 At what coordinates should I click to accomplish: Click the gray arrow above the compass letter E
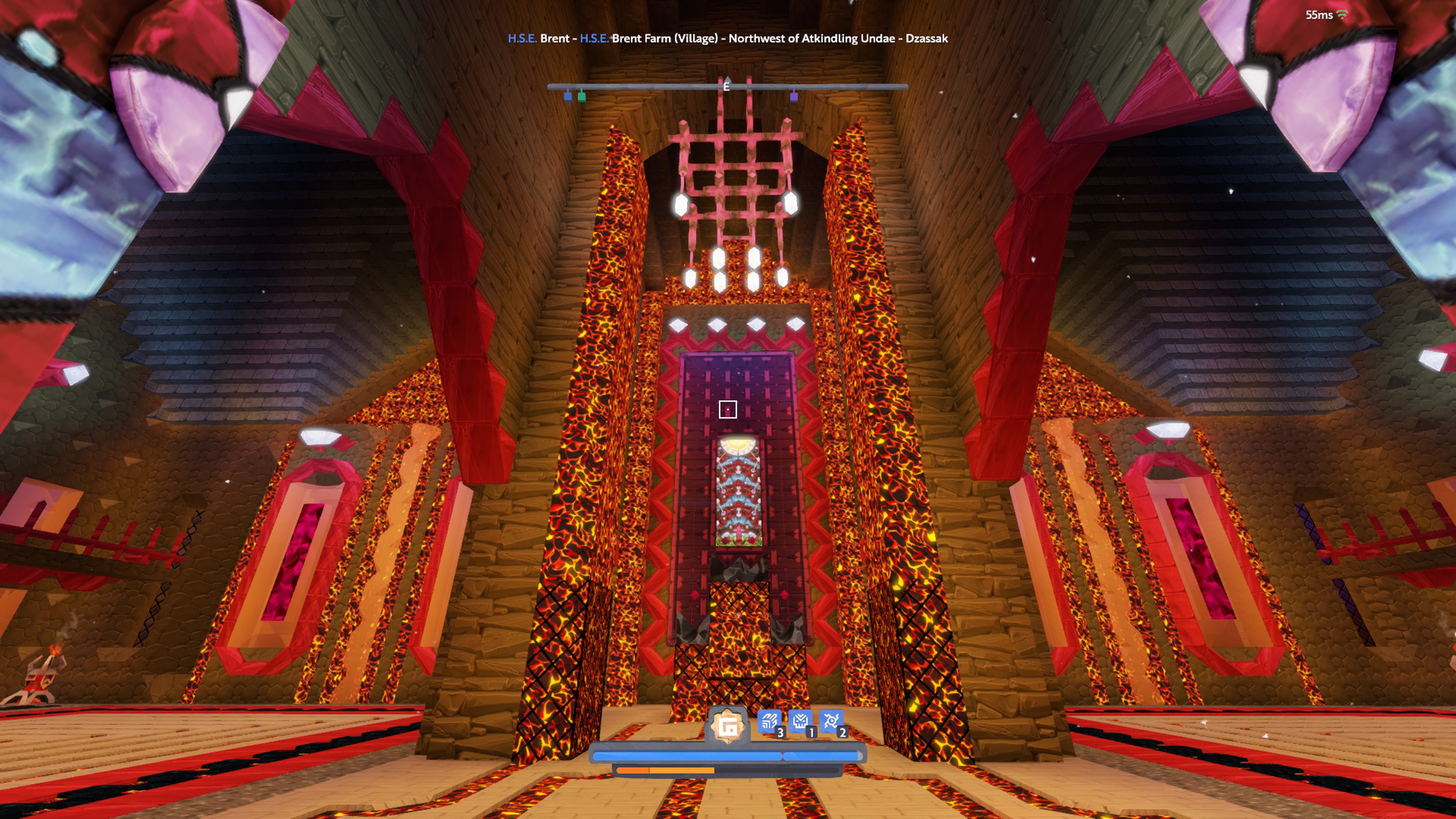[x=728, y=80]
